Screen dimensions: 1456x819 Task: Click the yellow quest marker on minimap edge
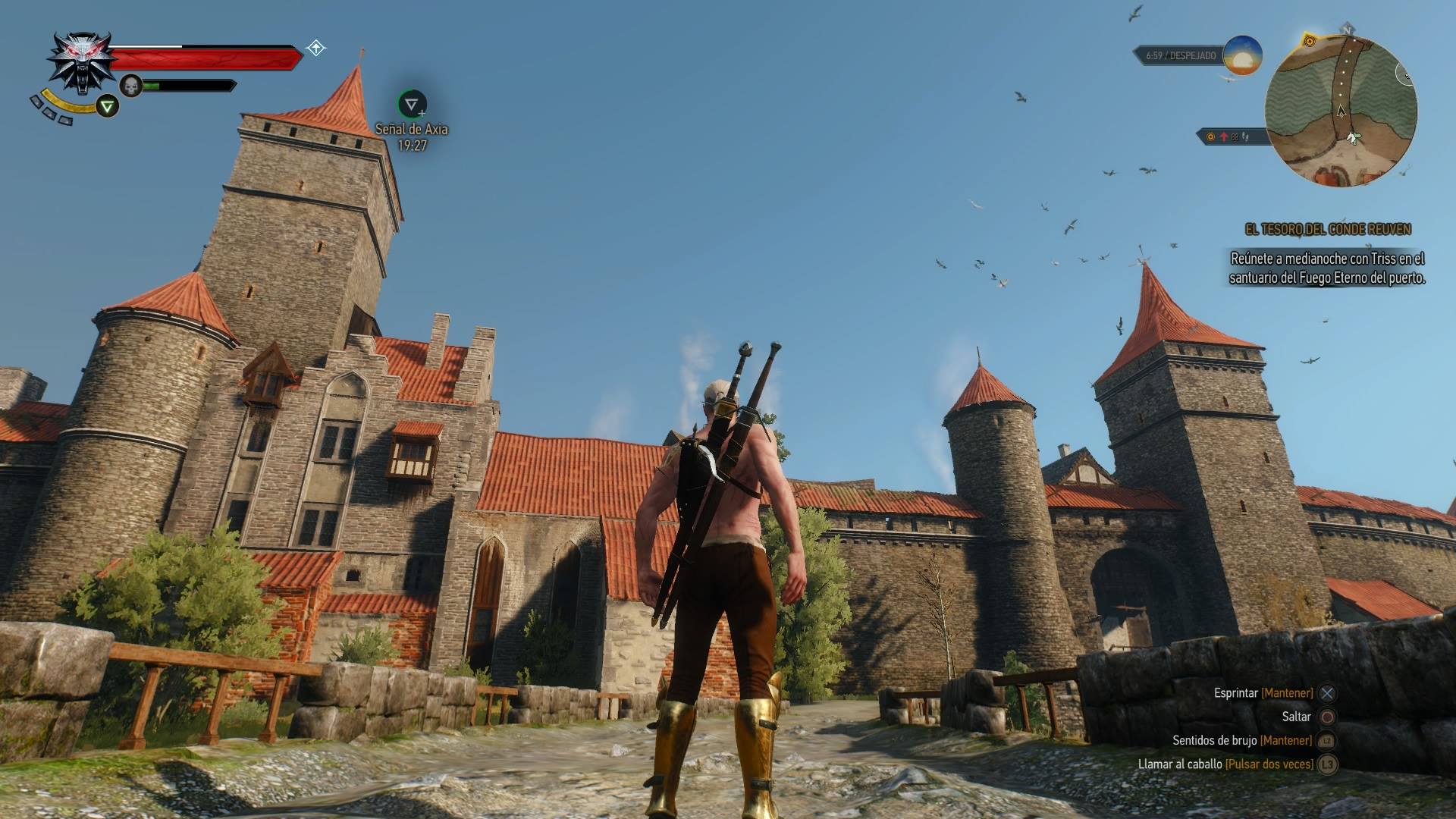click(1308, 39)
